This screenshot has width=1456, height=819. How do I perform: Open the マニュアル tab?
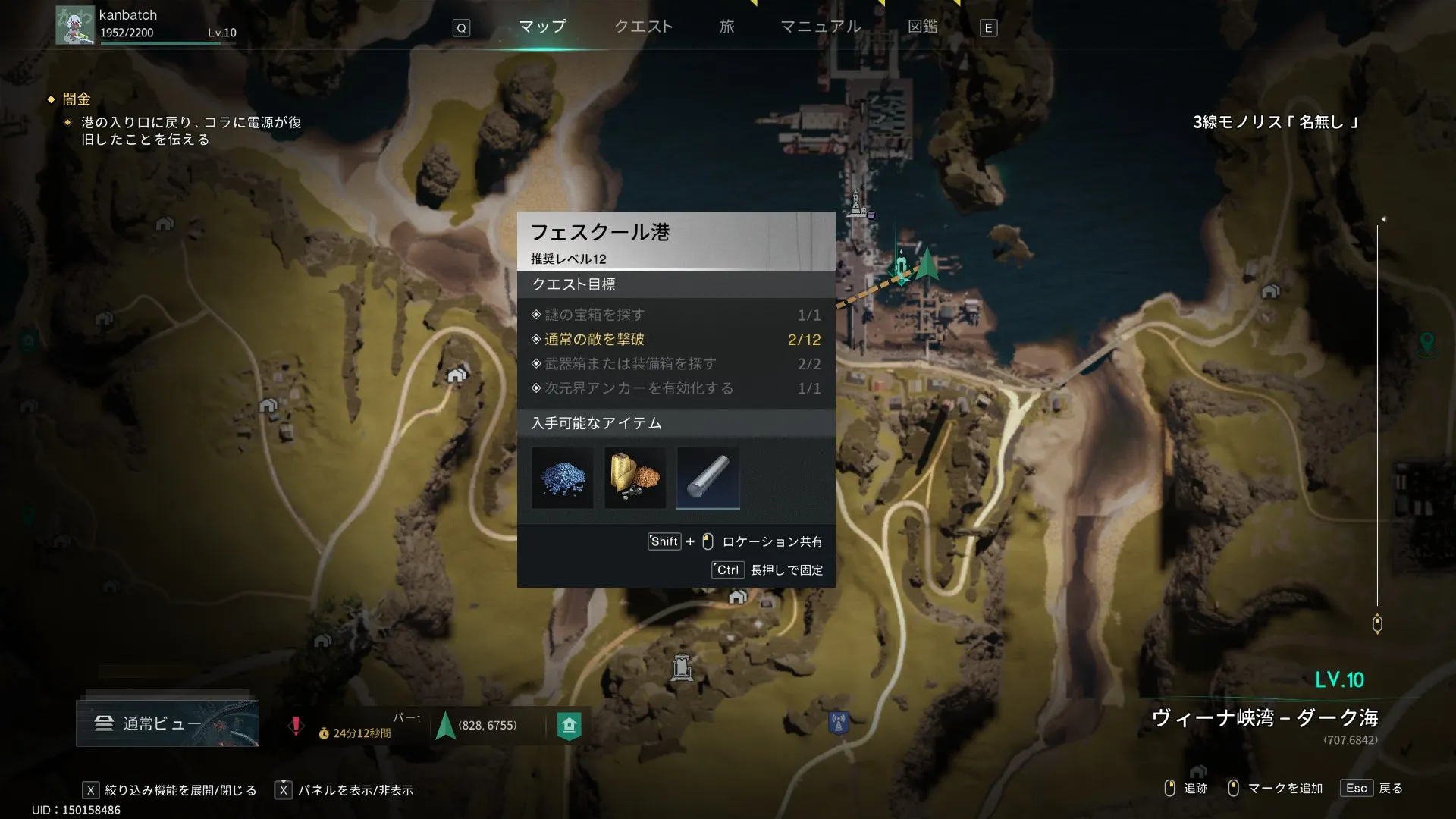click(821, 27)
